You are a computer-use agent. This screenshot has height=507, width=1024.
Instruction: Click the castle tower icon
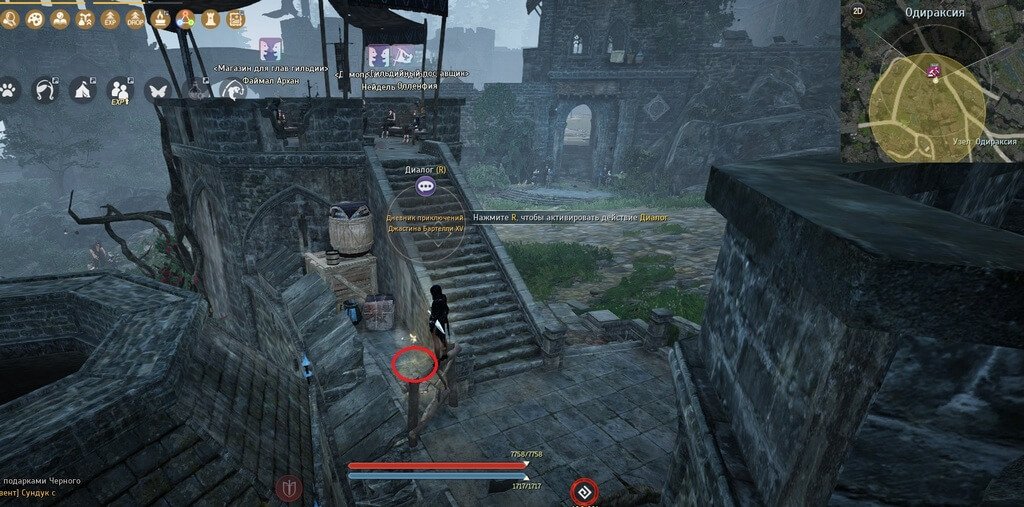tap(210, 18)
